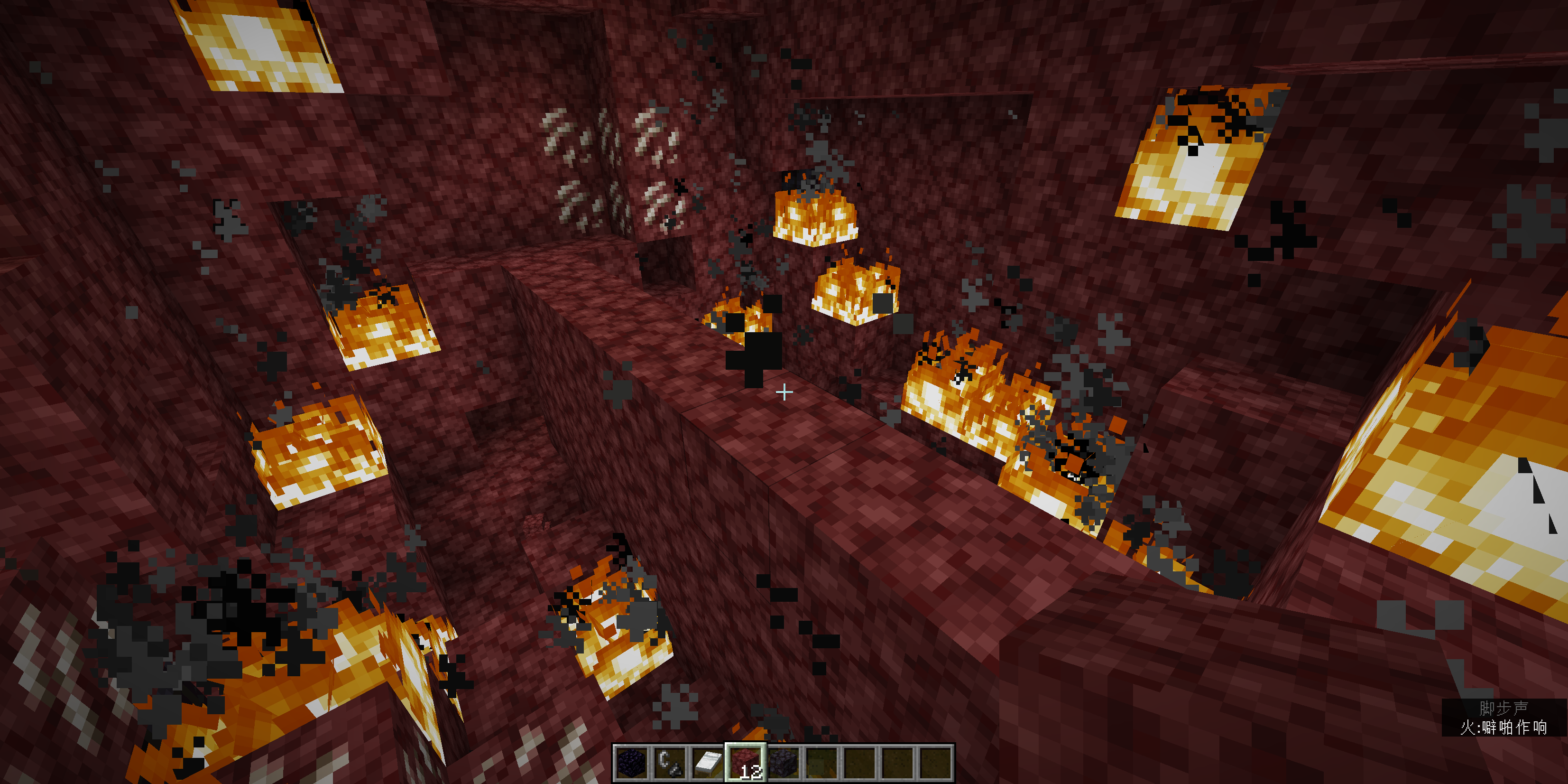This screenshot has height=784, width=1568.
Task: Select the dark blackstone block slot
Action: (784, 763)
